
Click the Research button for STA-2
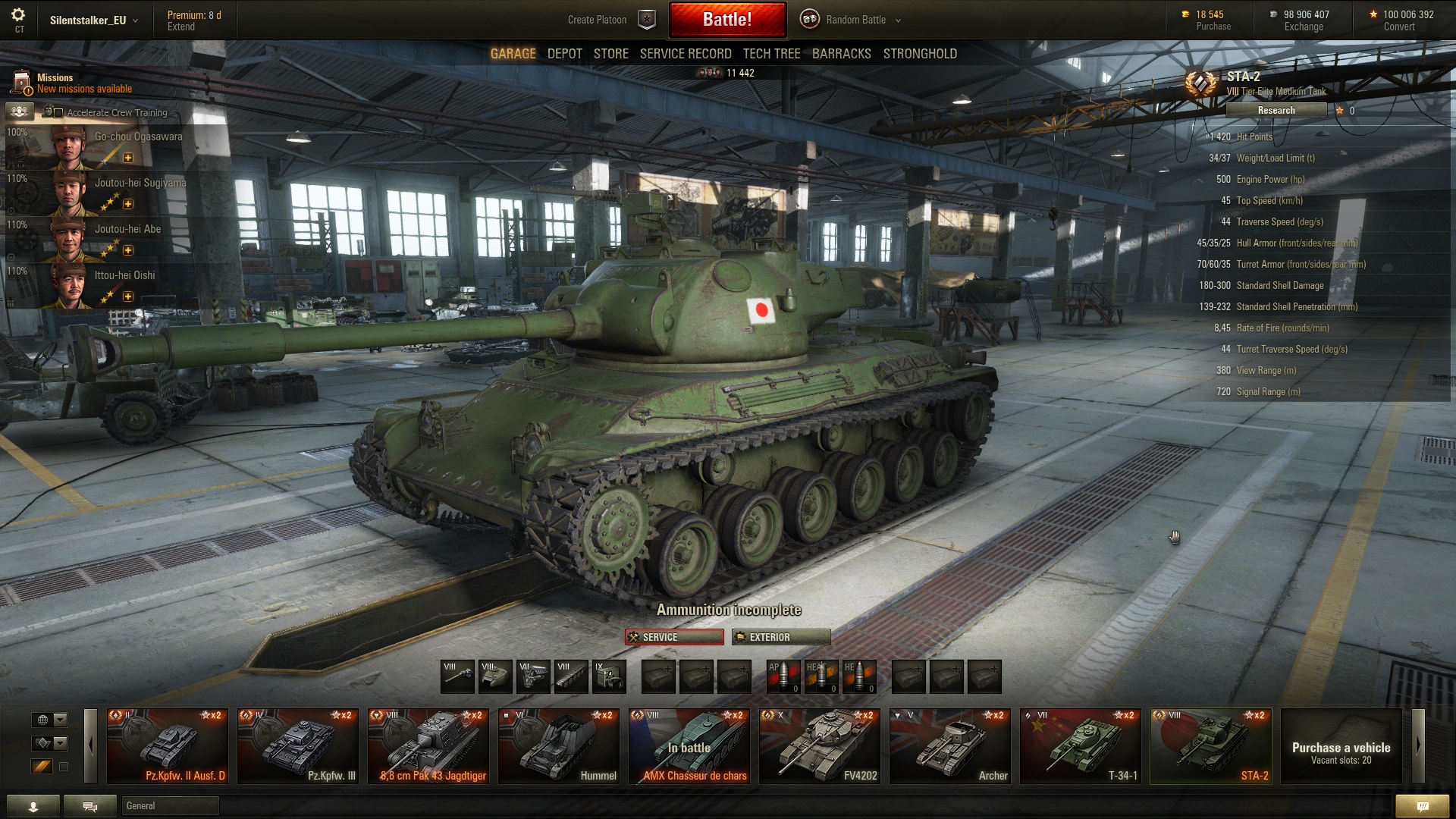[1276, 111]
